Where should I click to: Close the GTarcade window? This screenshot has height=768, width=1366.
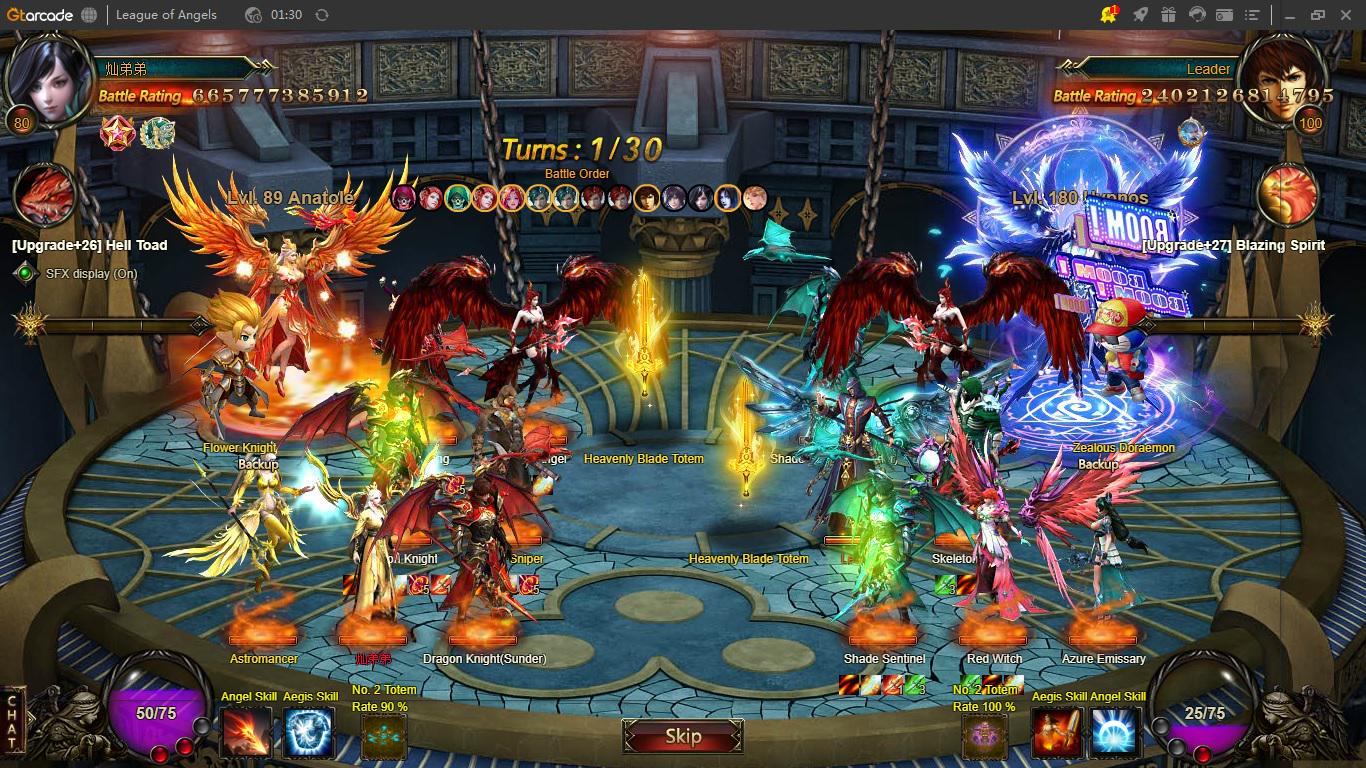click(1345, 15)
